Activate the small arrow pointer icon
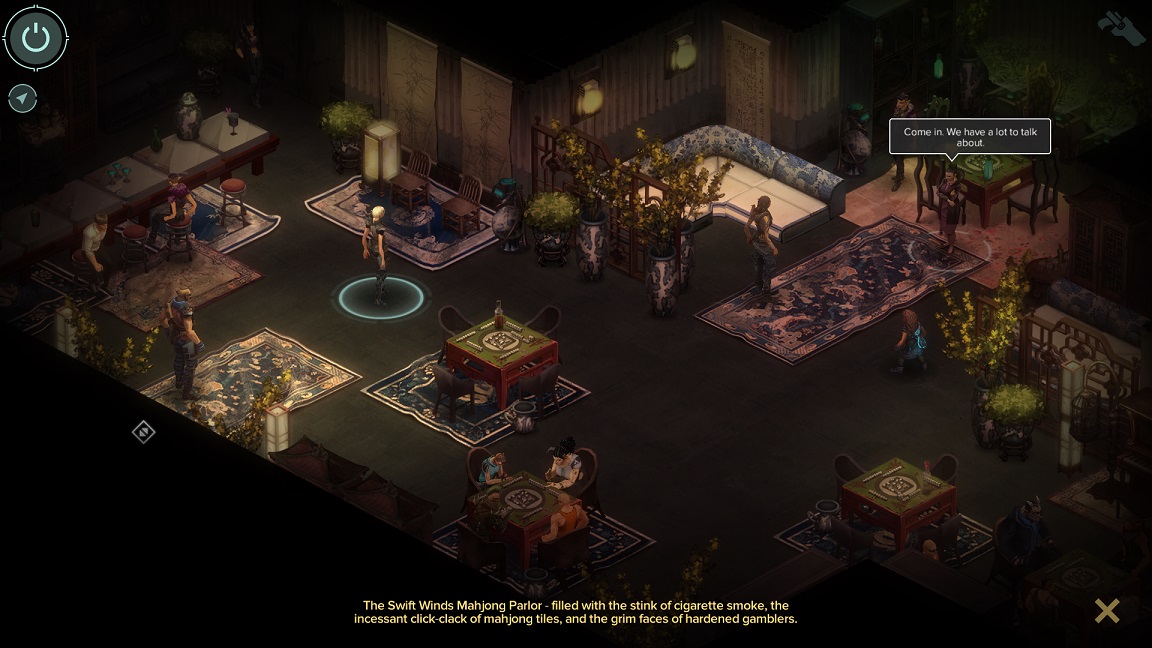 coord(22,98)
